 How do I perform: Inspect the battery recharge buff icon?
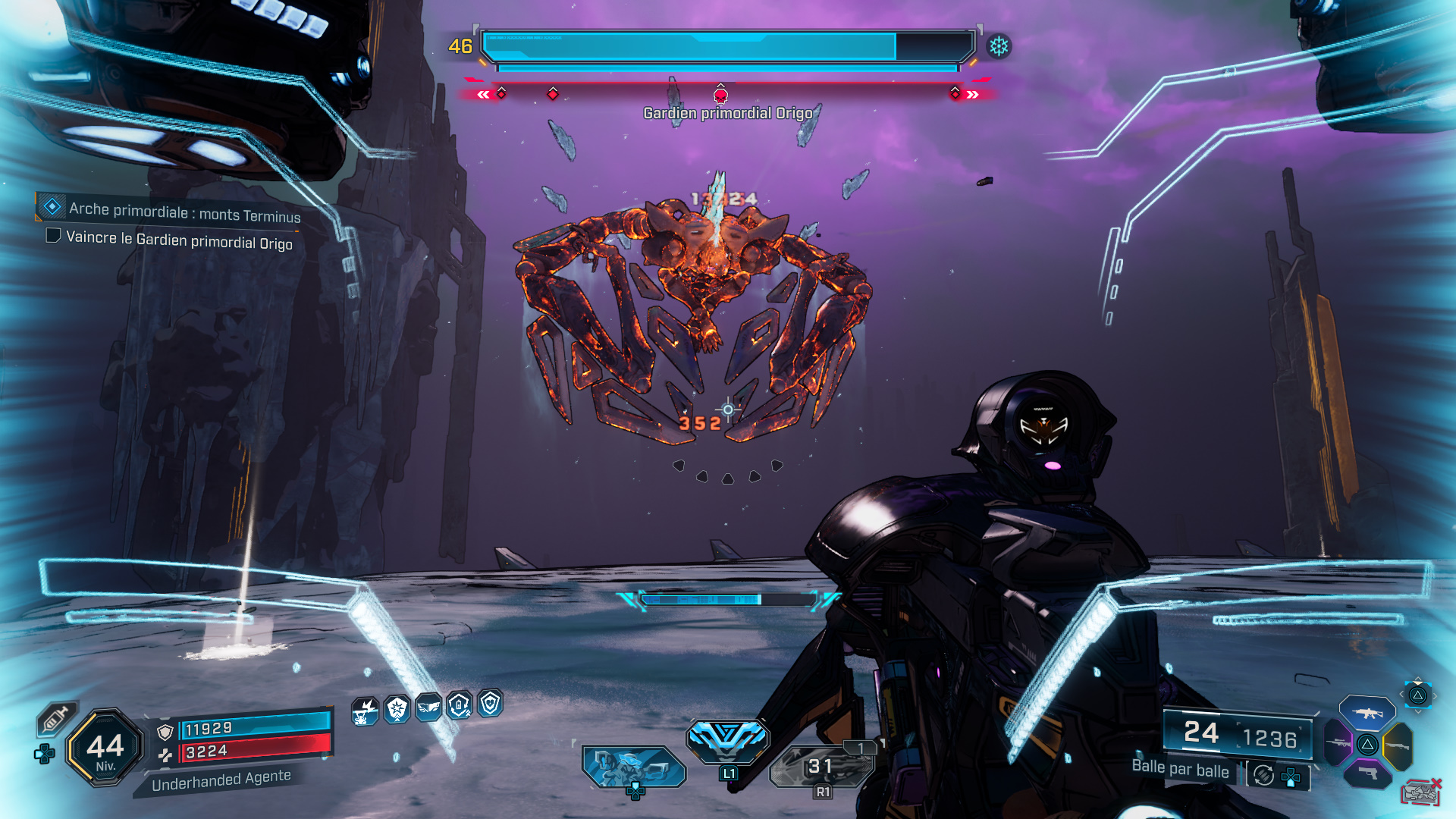[460, 706]
